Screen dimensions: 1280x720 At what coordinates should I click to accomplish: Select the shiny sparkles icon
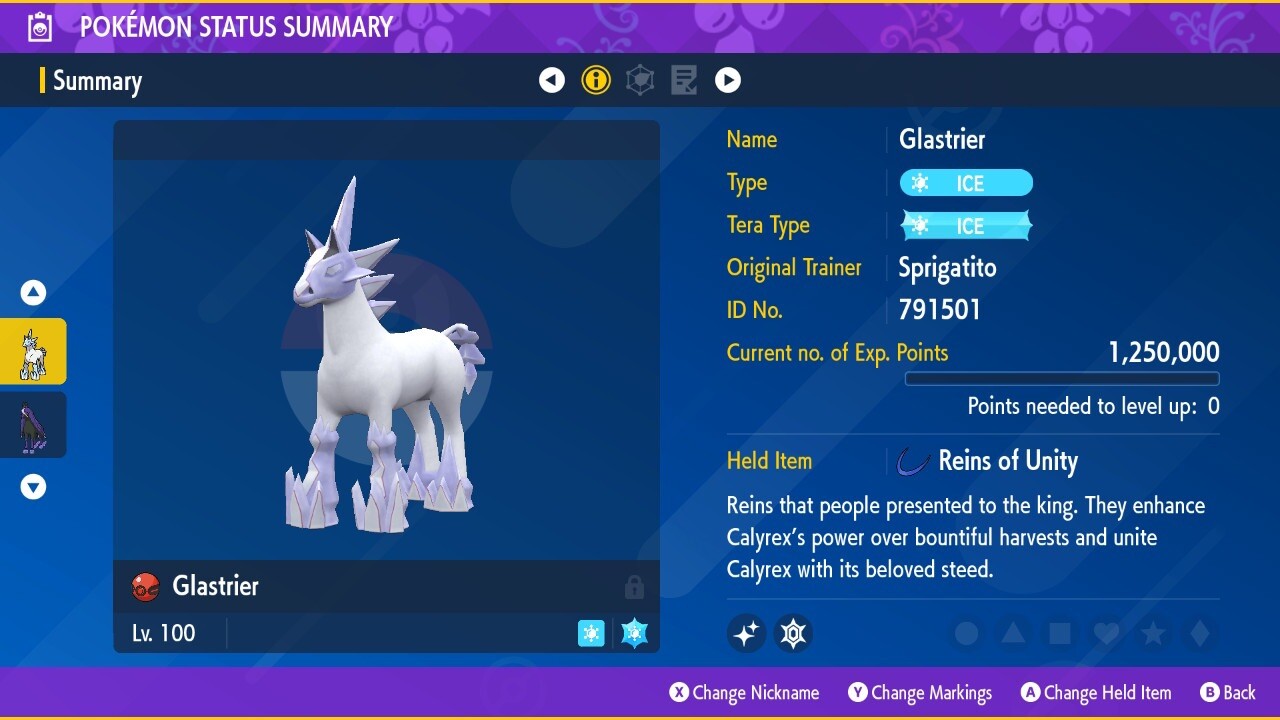pos(746,633)
